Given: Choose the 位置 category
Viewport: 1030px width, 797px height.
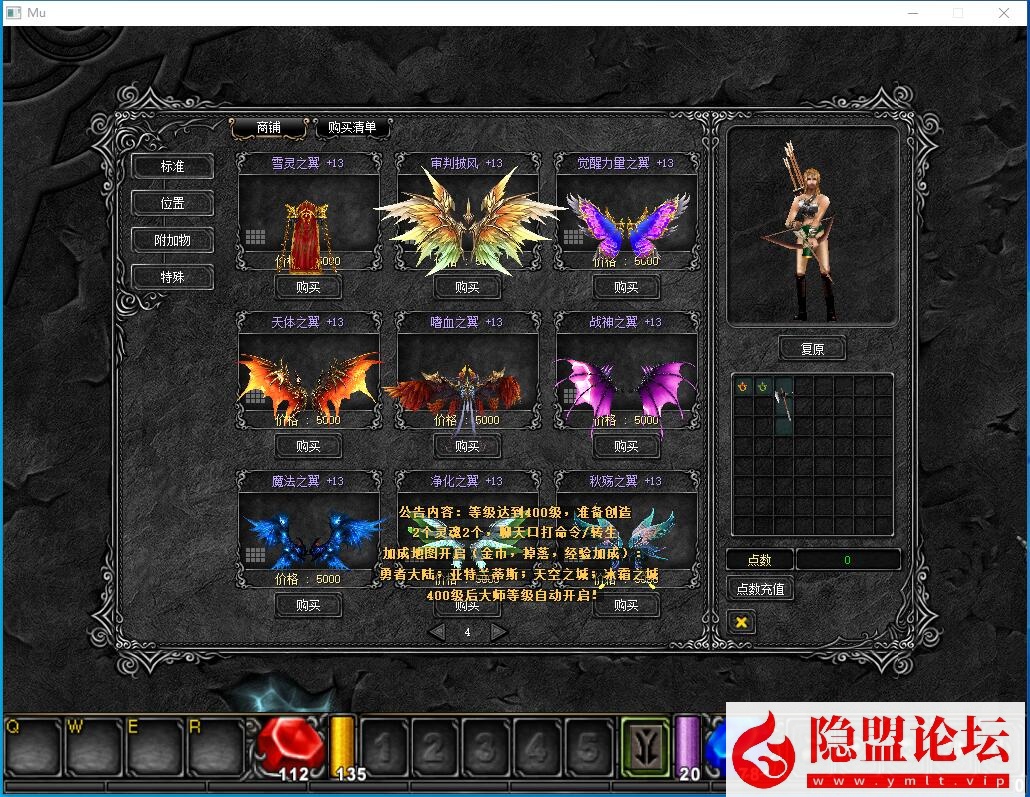Looking at the screenshot, I should click(x=173, y=203).
